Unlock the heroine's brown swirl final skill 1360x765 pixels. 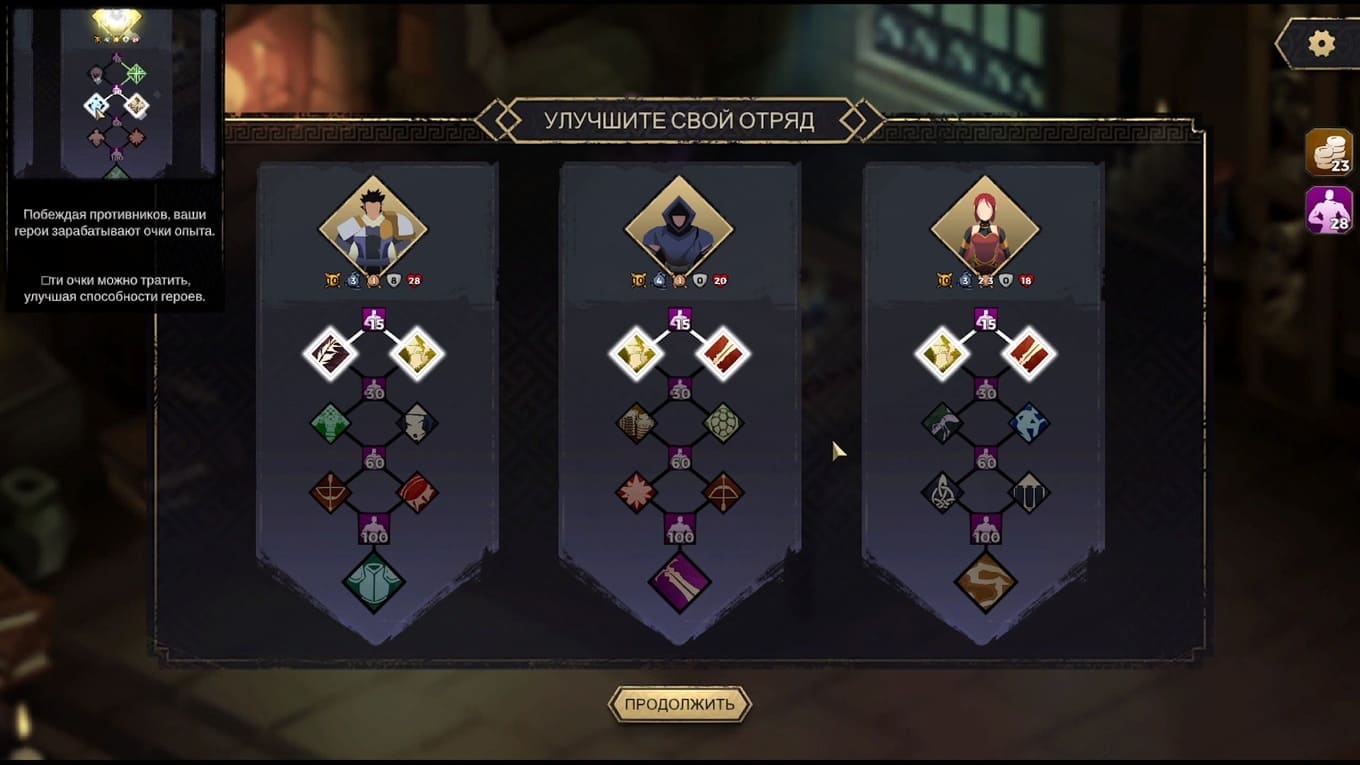(x=985, y=582)
